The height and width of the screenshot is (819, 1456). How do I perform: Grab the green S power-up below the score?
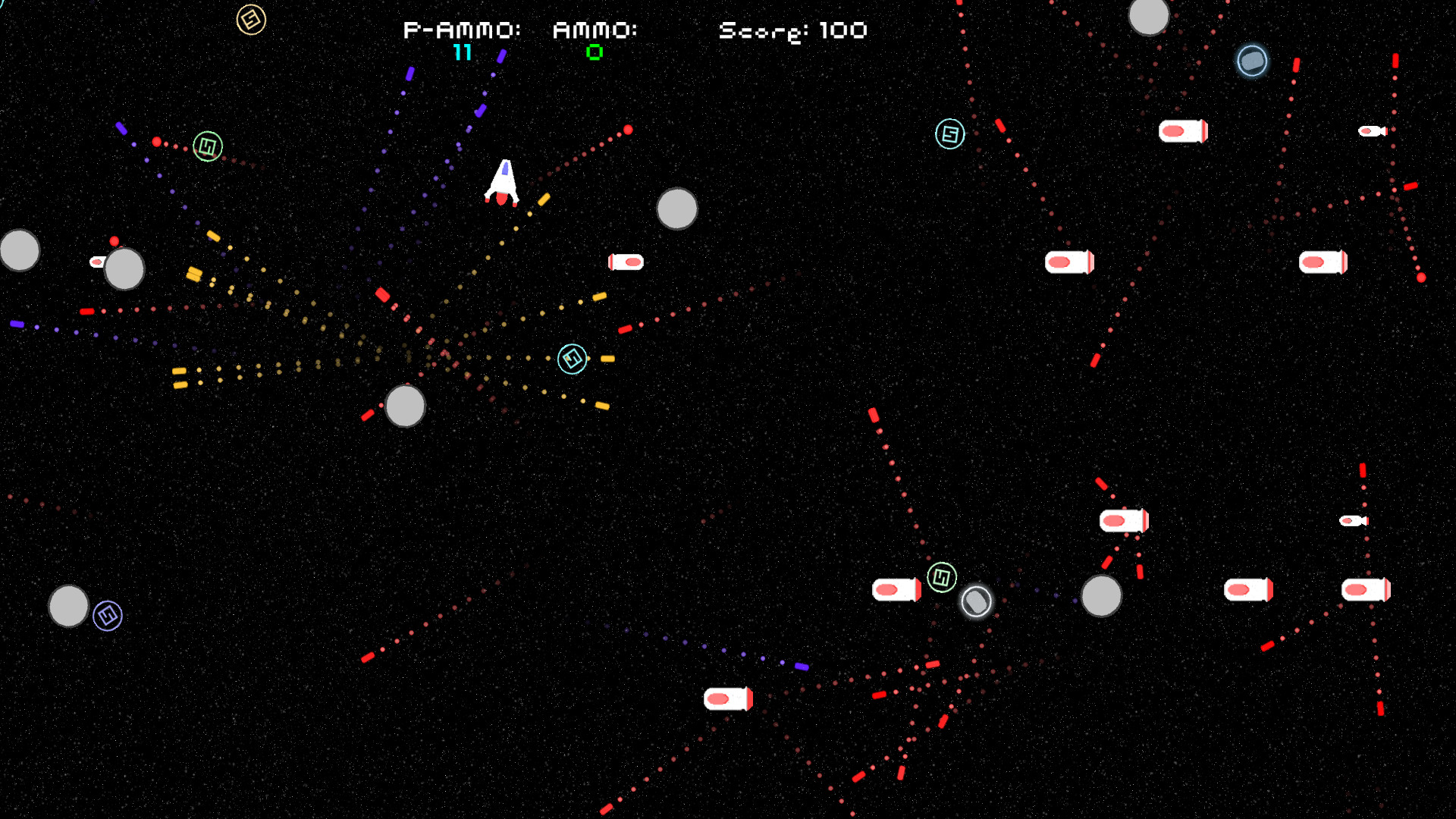click(x=206, y=146)
